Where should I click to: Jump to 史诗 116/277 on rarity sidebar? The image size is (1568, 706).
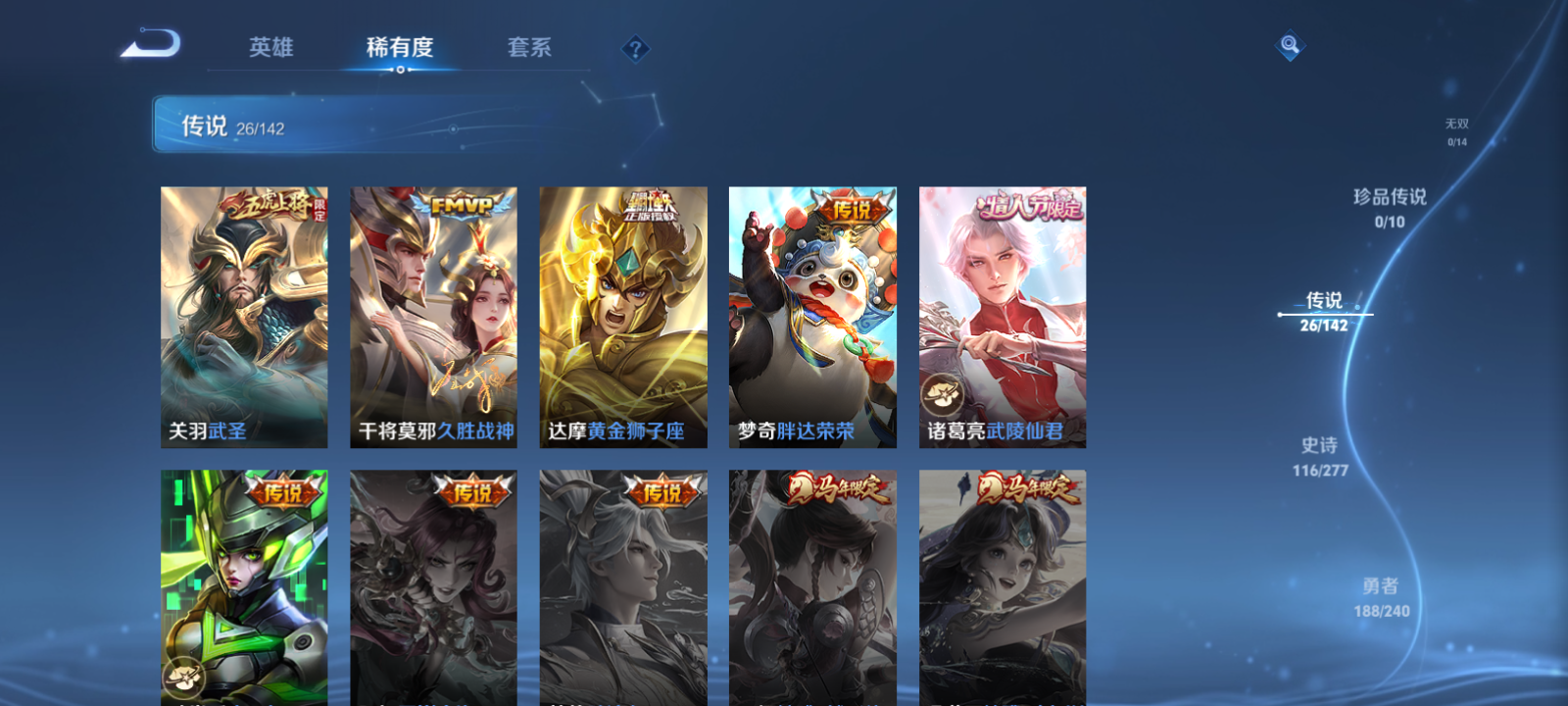[1318, 455]
